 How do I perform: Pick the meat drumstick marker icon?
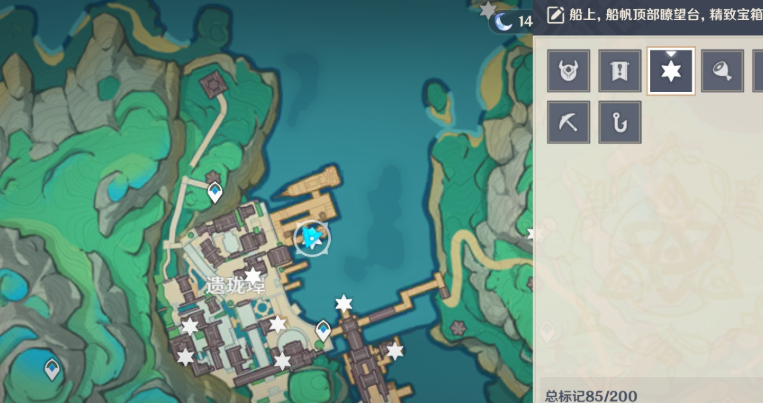coord(723,72)
